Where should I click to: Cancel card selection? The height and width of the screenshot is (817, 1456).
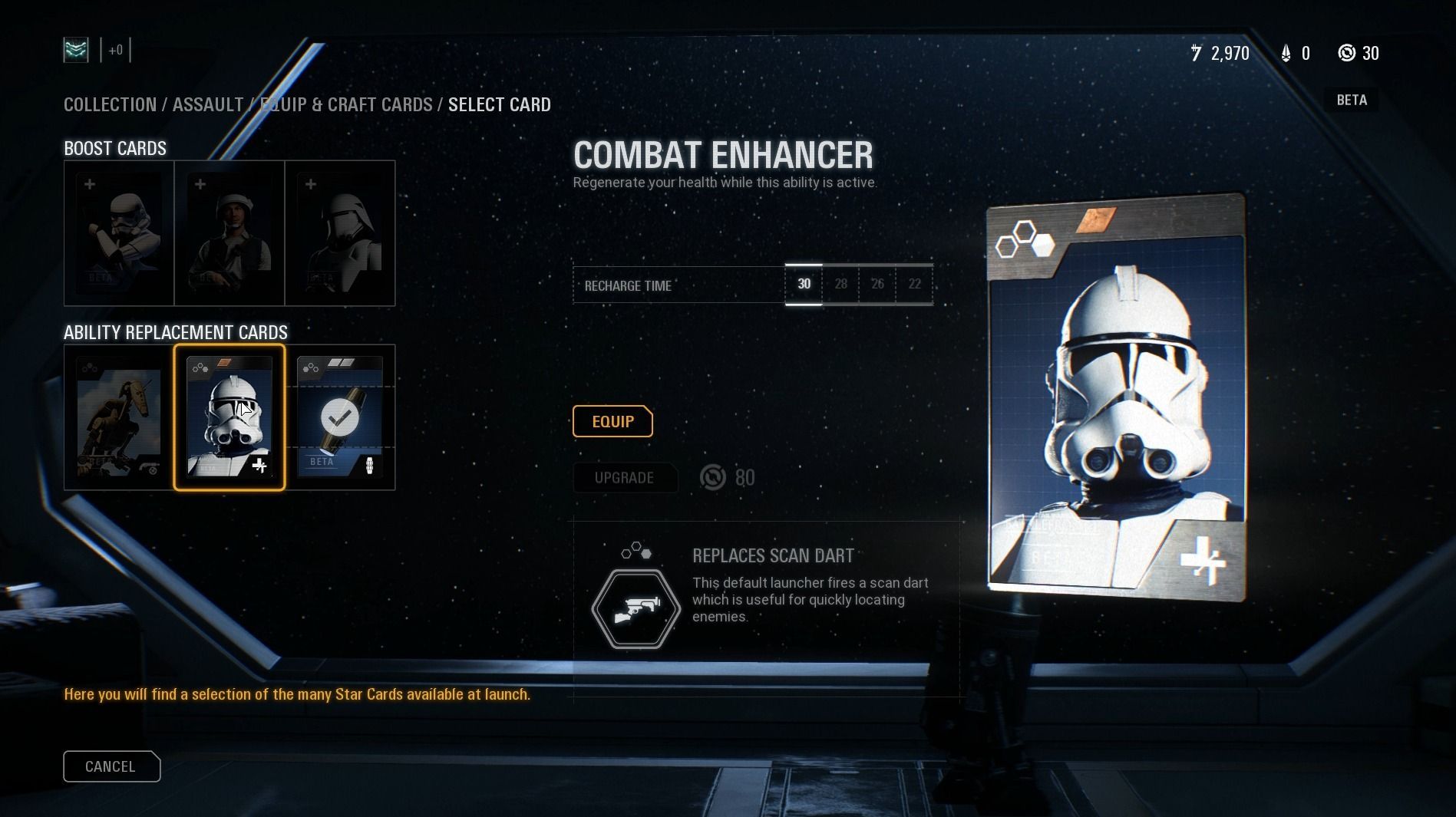coord(111,766)
